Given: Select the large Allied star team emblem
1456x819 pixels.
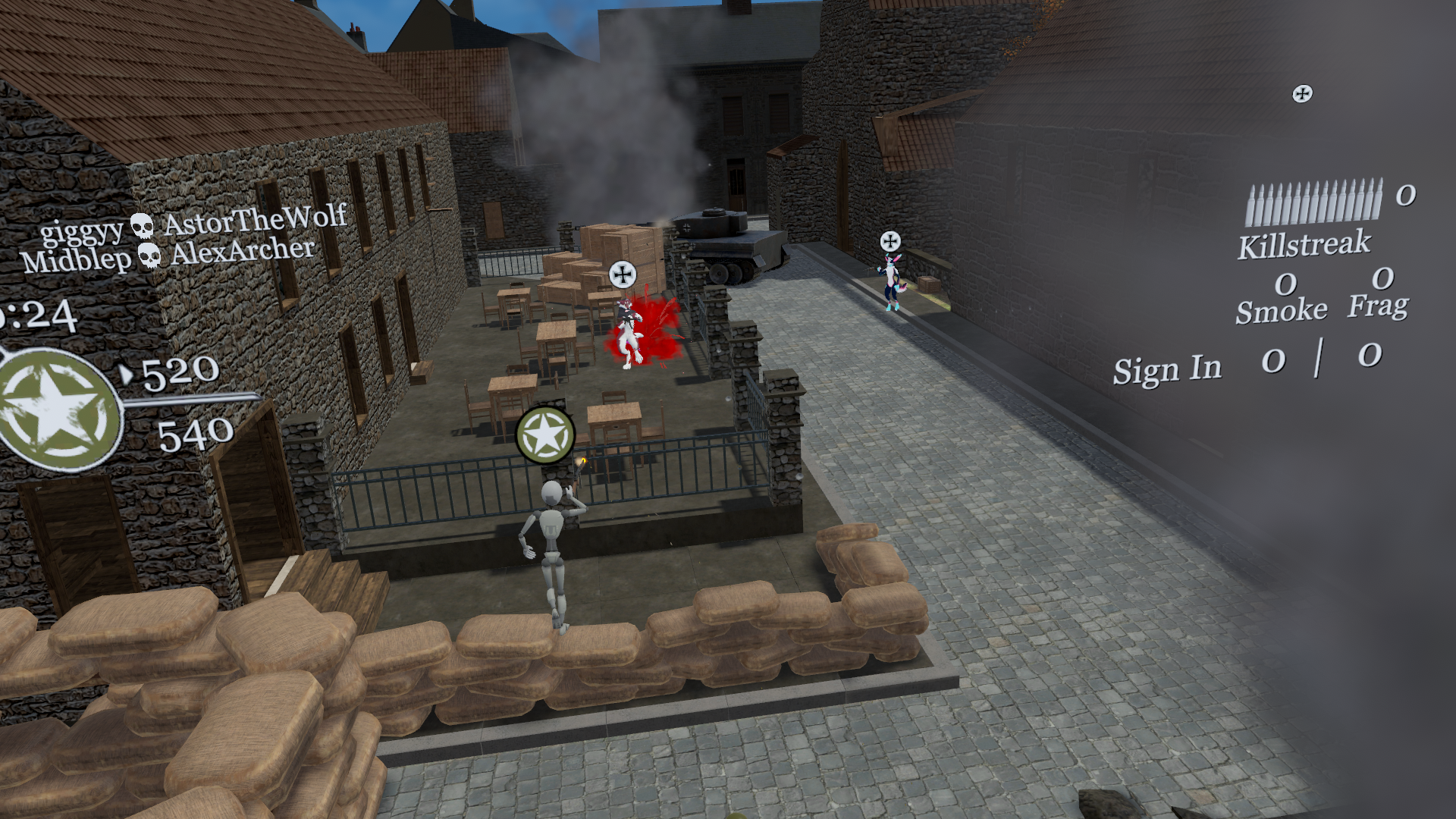Looking at the screenshot, I should coord(57,409).
